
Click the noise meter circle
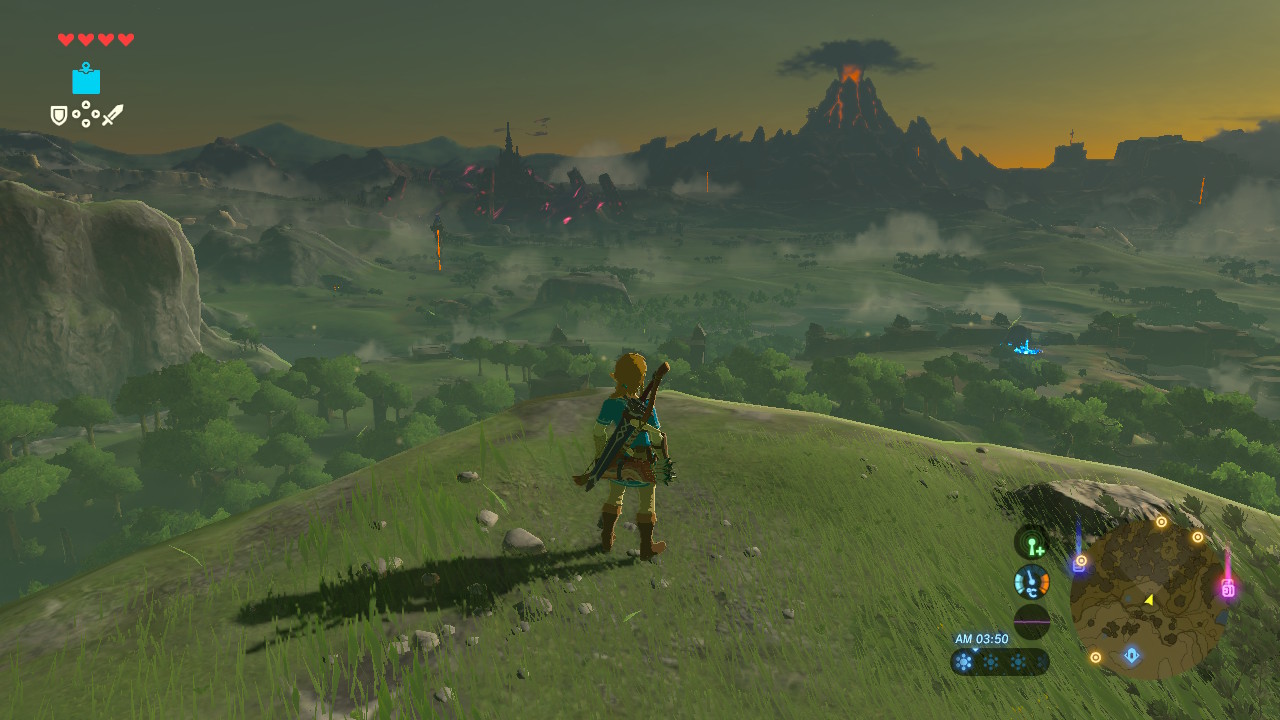point(1032,618)
